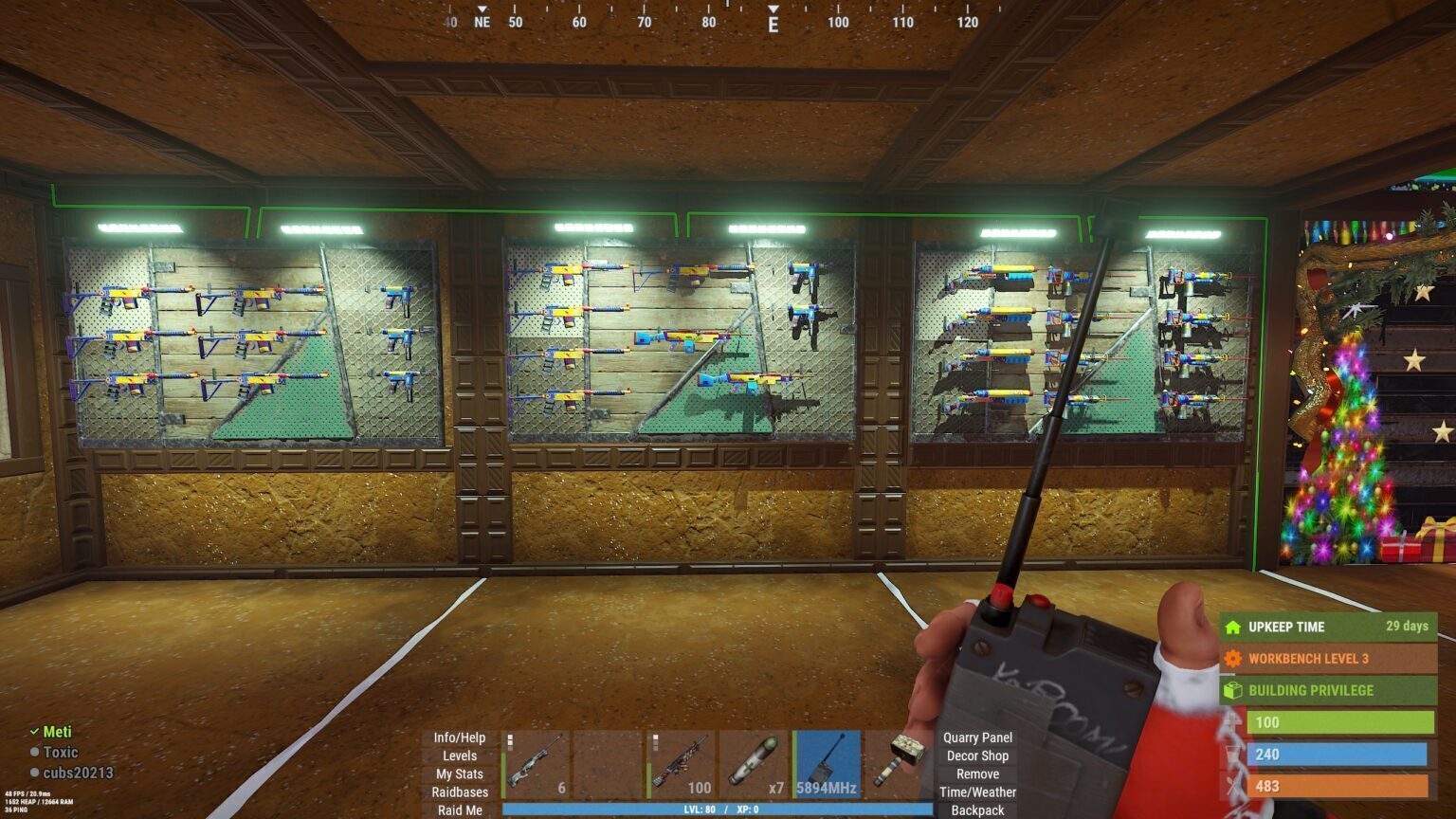Viewport: 1456px width, 819px height.
Task: Select the assault rifle slot with 100 ammo
Action: (x=682, y=764)
